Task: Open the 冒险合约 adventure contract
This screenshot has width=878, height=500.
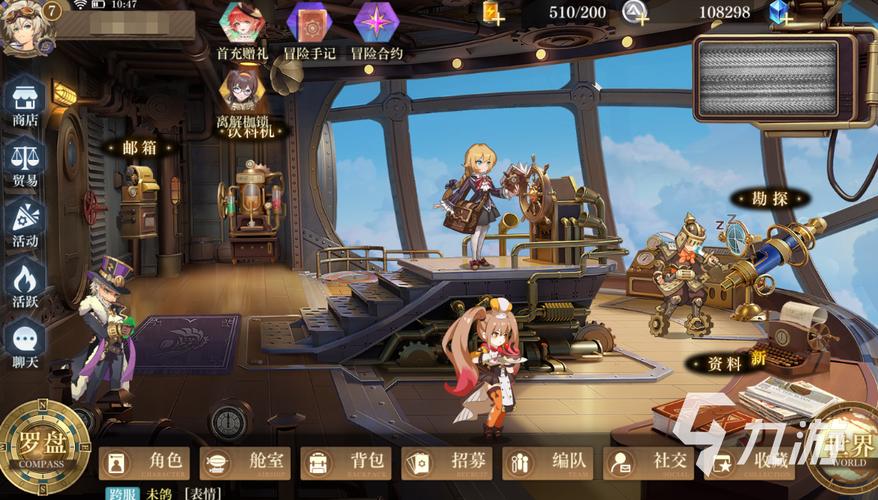Action: (x=377, y=29)
